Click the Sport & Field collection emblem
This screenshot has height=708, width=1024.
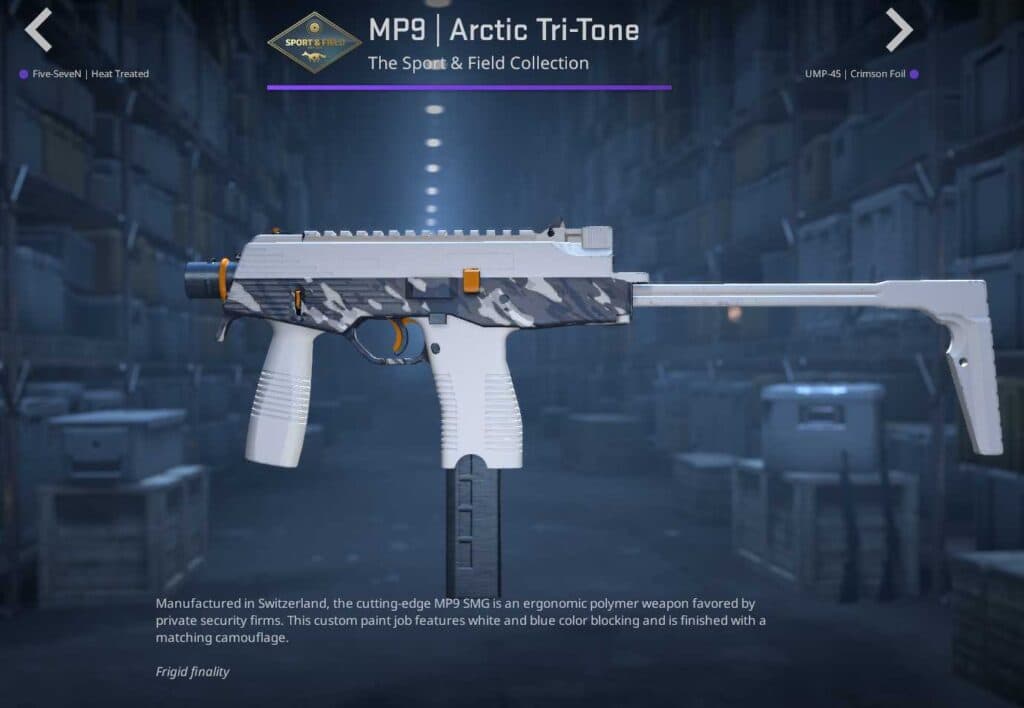click(315, 43)
